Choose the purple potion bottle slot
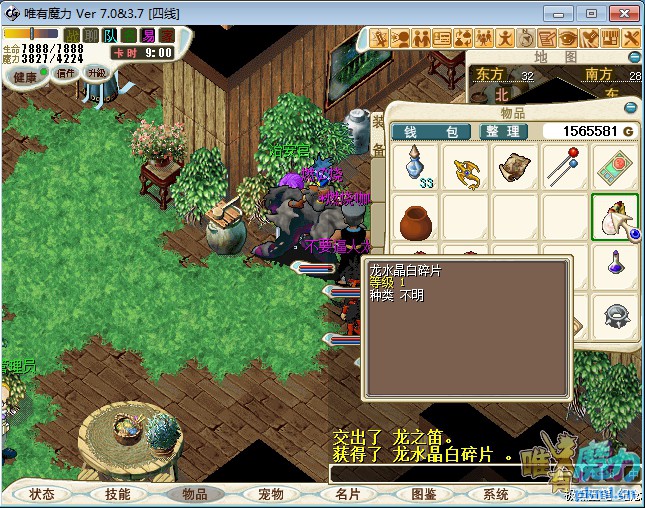Screen dimensions: 645x508 click(x=615, y=266)
